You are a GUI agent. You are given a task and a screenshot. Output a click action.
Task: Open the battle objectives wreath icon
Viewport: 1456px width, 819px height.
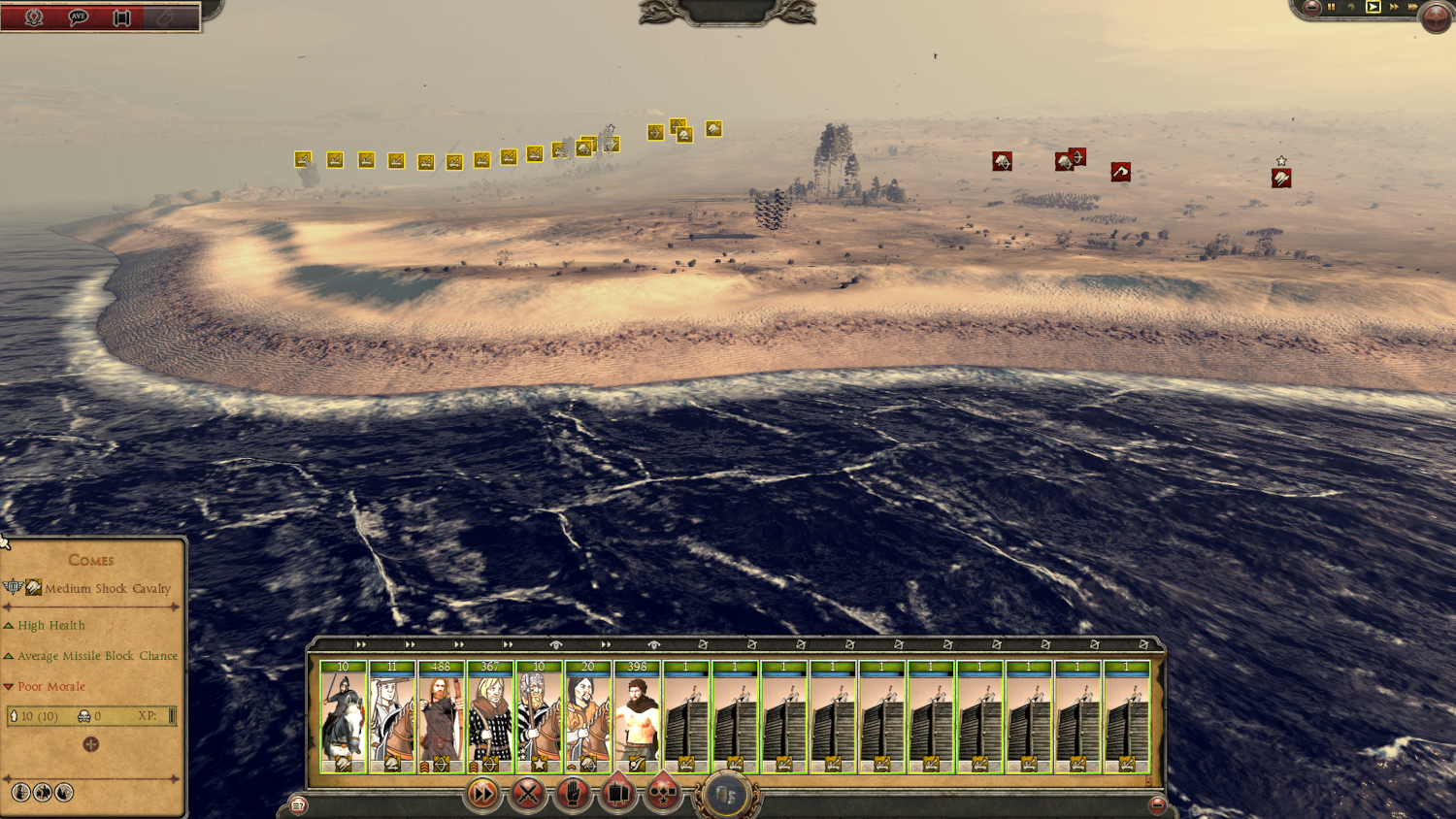pos(33,16)
